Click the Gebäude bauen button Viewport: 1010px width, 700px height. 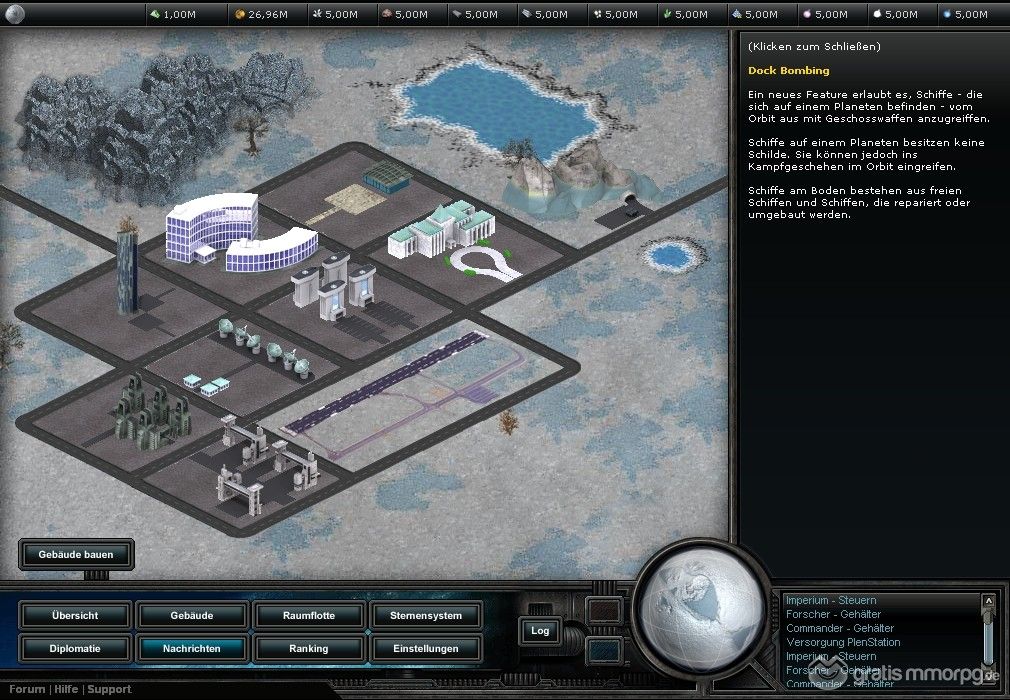(76, 554)
